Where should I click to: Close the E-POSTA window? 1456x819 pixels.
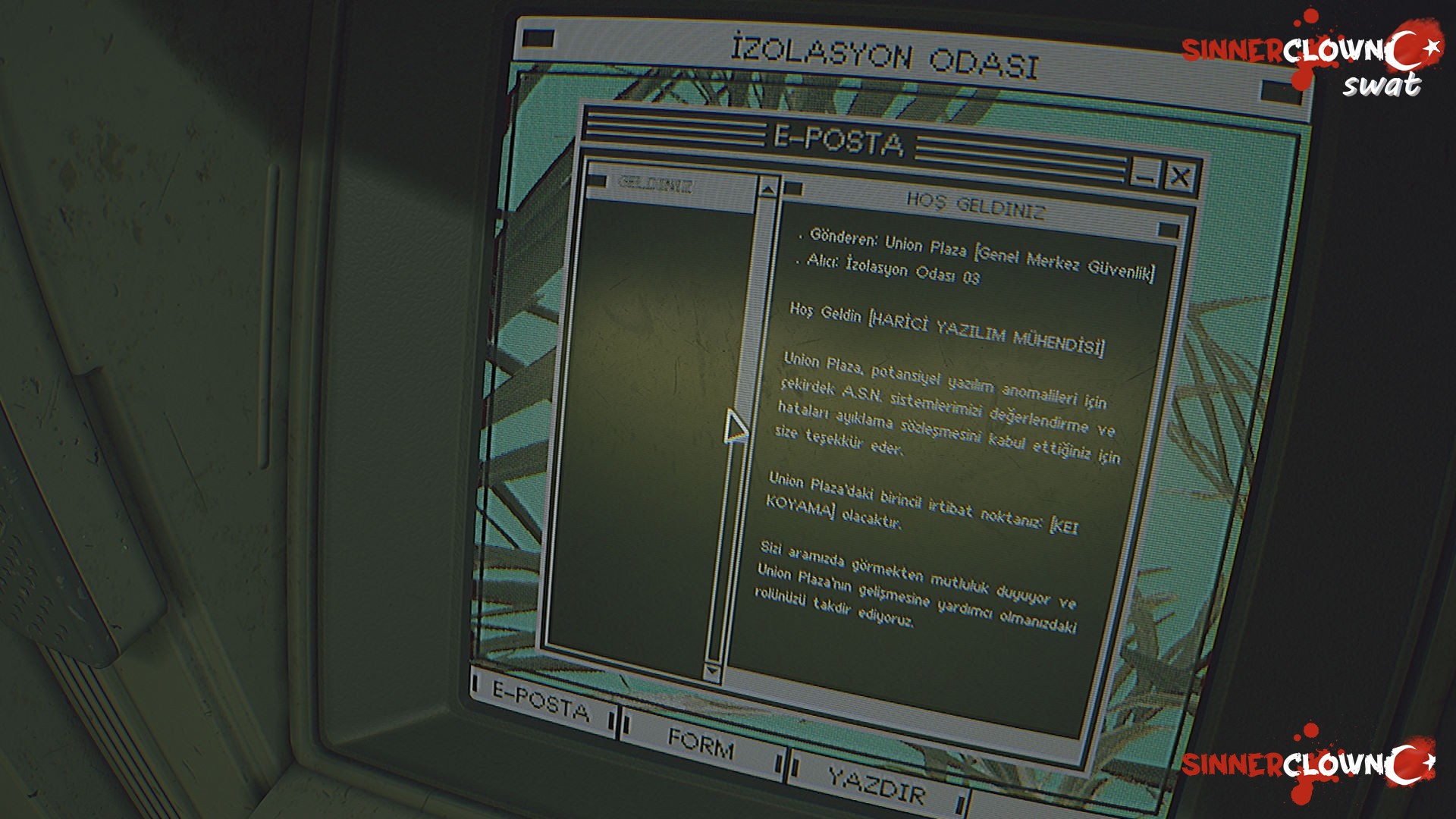coord(1180,177)
